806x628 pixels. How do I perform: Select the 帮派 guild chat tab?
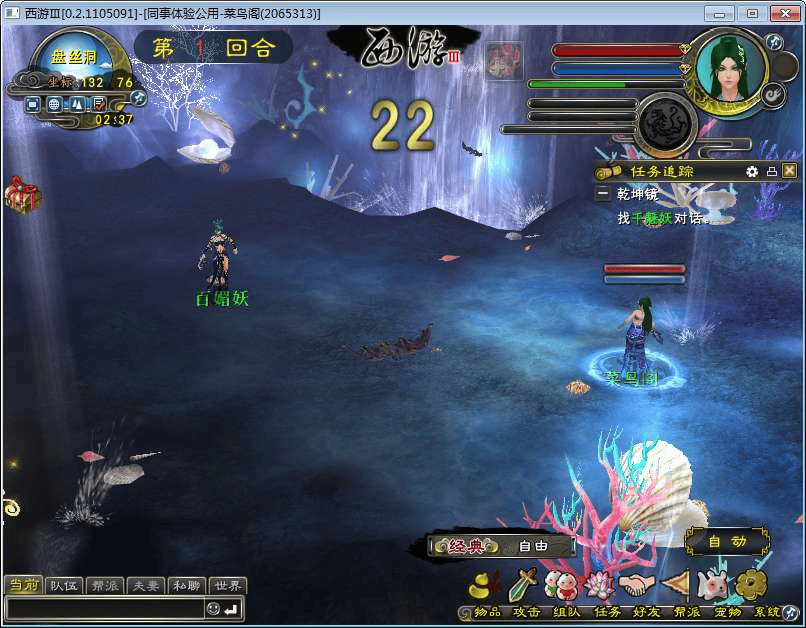[x=106, y=586]
